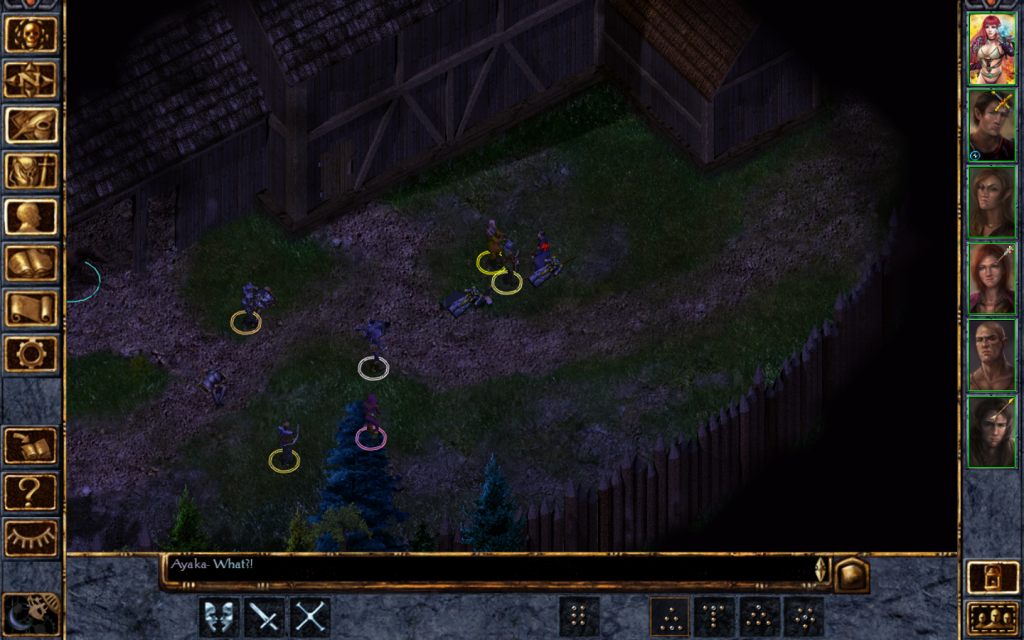
Task: Toggle the closed-eye interface hide button
Action: click(31, 538)
